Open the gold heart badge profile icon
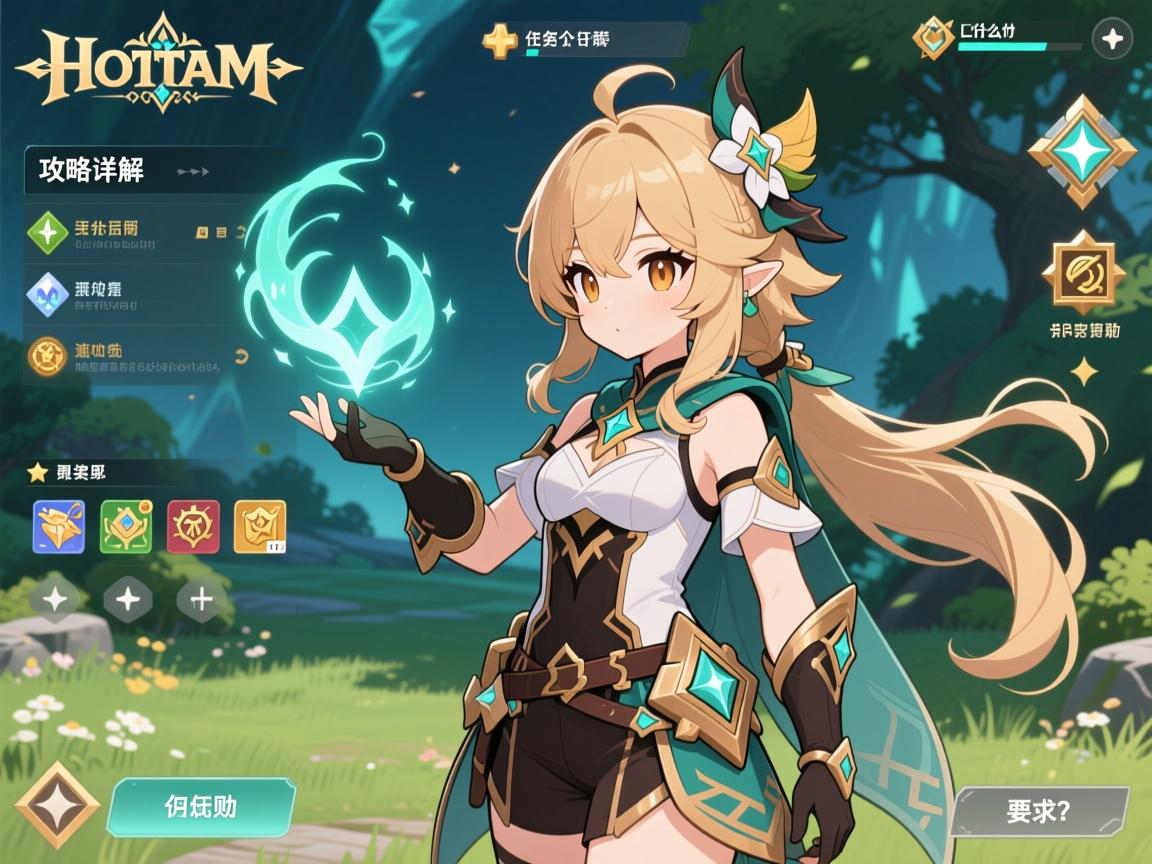Viewport: 1152px width, 864px height. coord(934,38)
